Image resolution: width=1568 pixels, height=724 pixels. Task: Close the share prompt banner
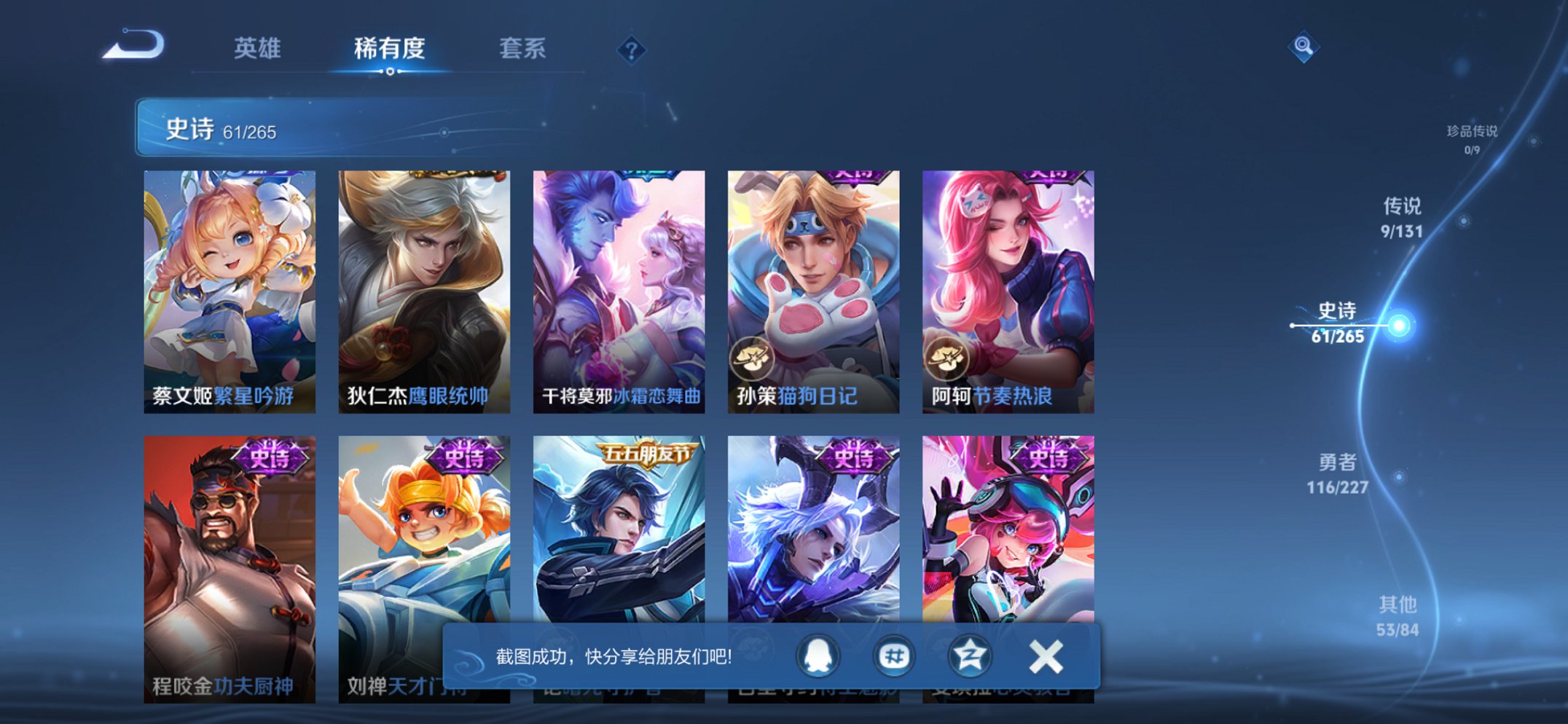coord(1045,655)
